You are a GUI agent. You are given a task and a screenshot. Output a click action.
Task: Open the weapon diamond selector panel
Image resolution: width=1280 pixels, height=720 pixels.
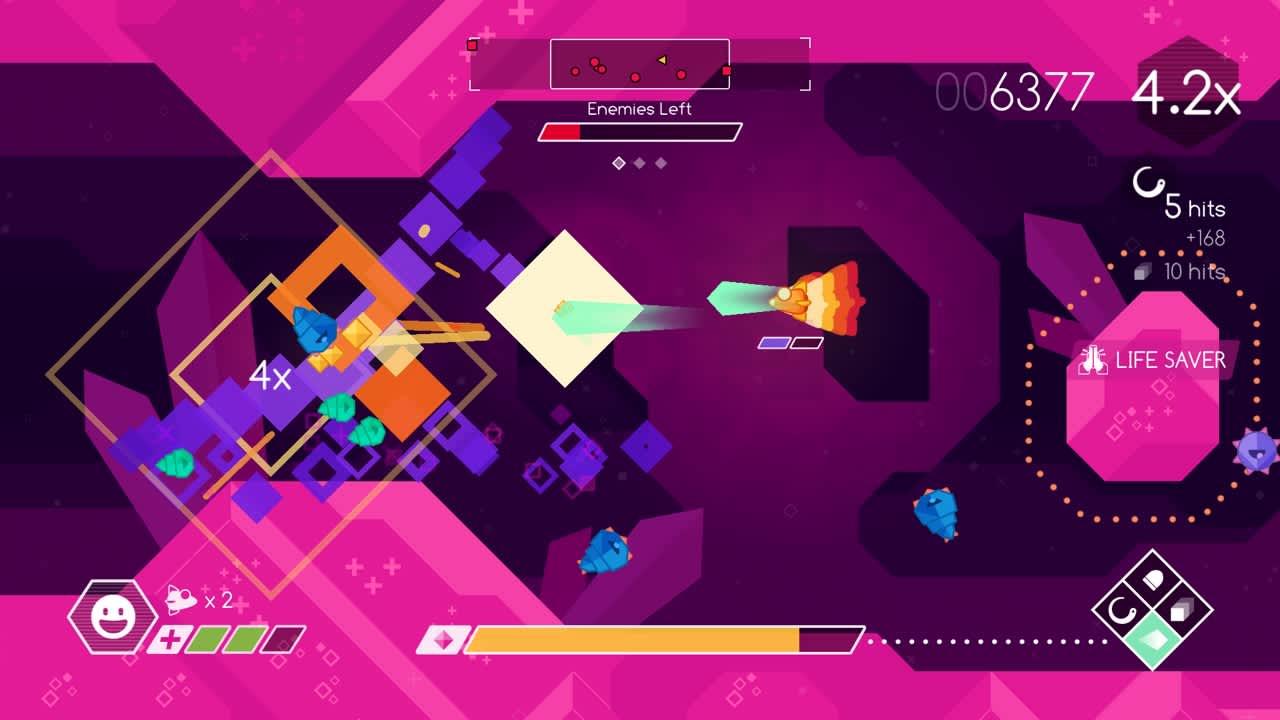pyautogui.click(x=1152, y=608)
